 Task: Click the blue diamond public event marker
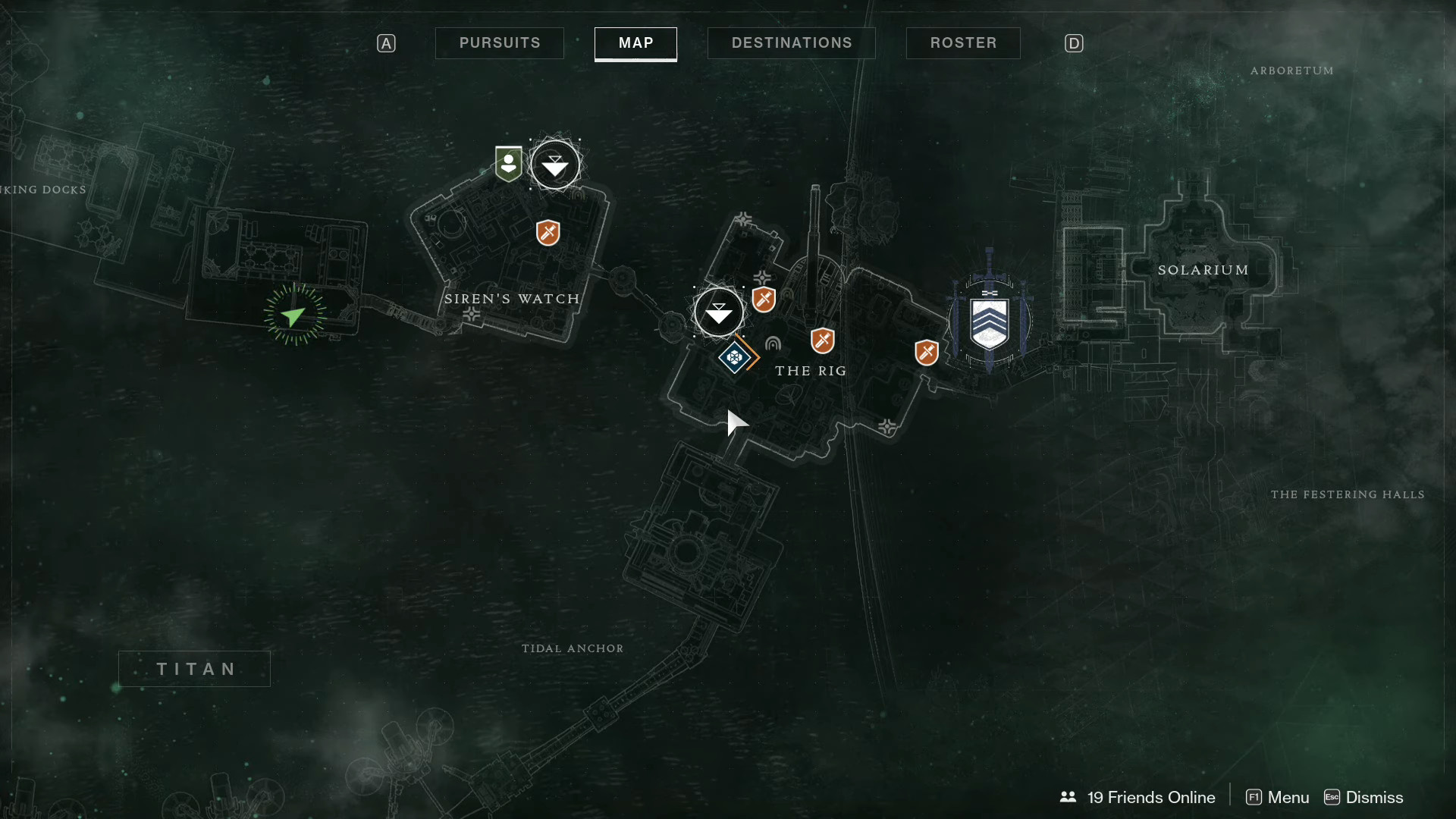734,356
